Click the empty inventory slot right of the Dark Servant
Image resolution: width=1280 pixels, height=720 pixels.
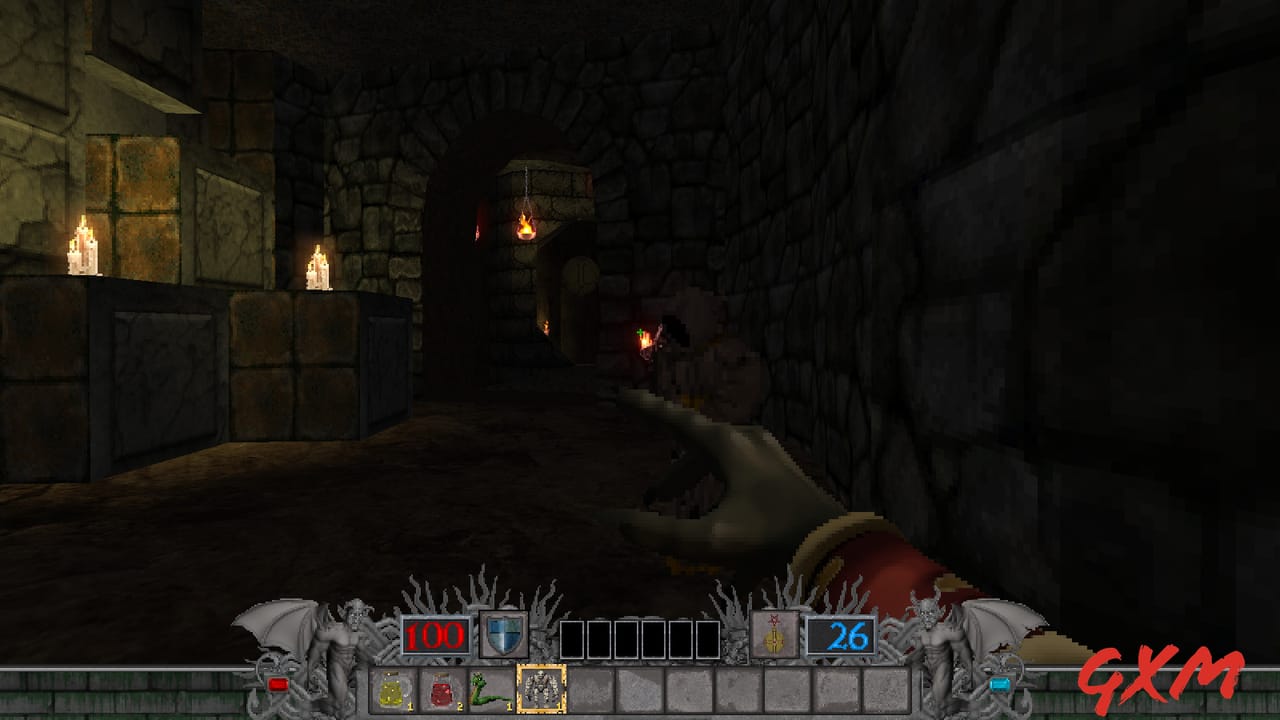[x=589, y=690]
